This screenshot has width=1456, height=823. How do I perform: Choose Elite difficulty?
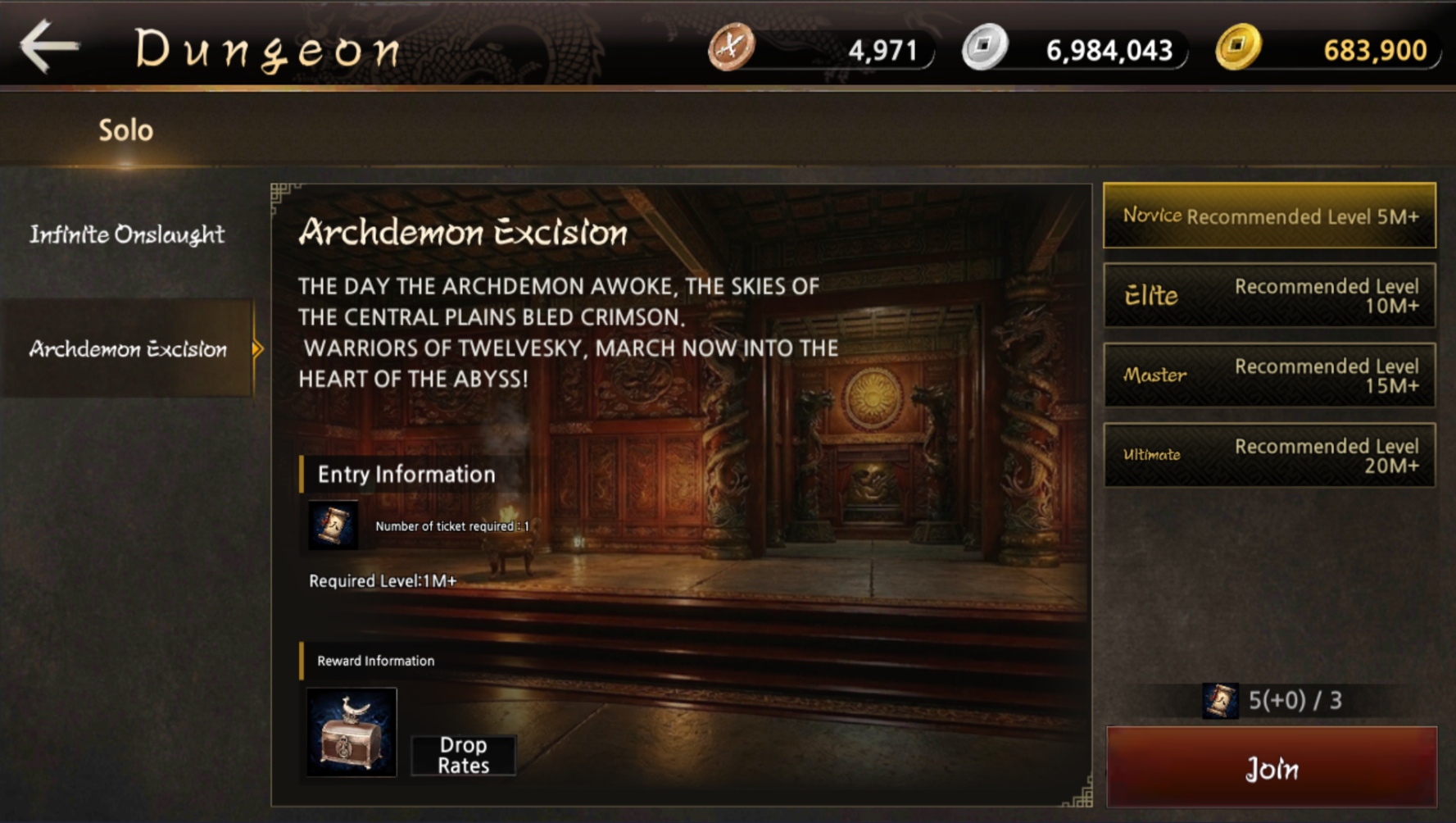[x=1268, y=296]
